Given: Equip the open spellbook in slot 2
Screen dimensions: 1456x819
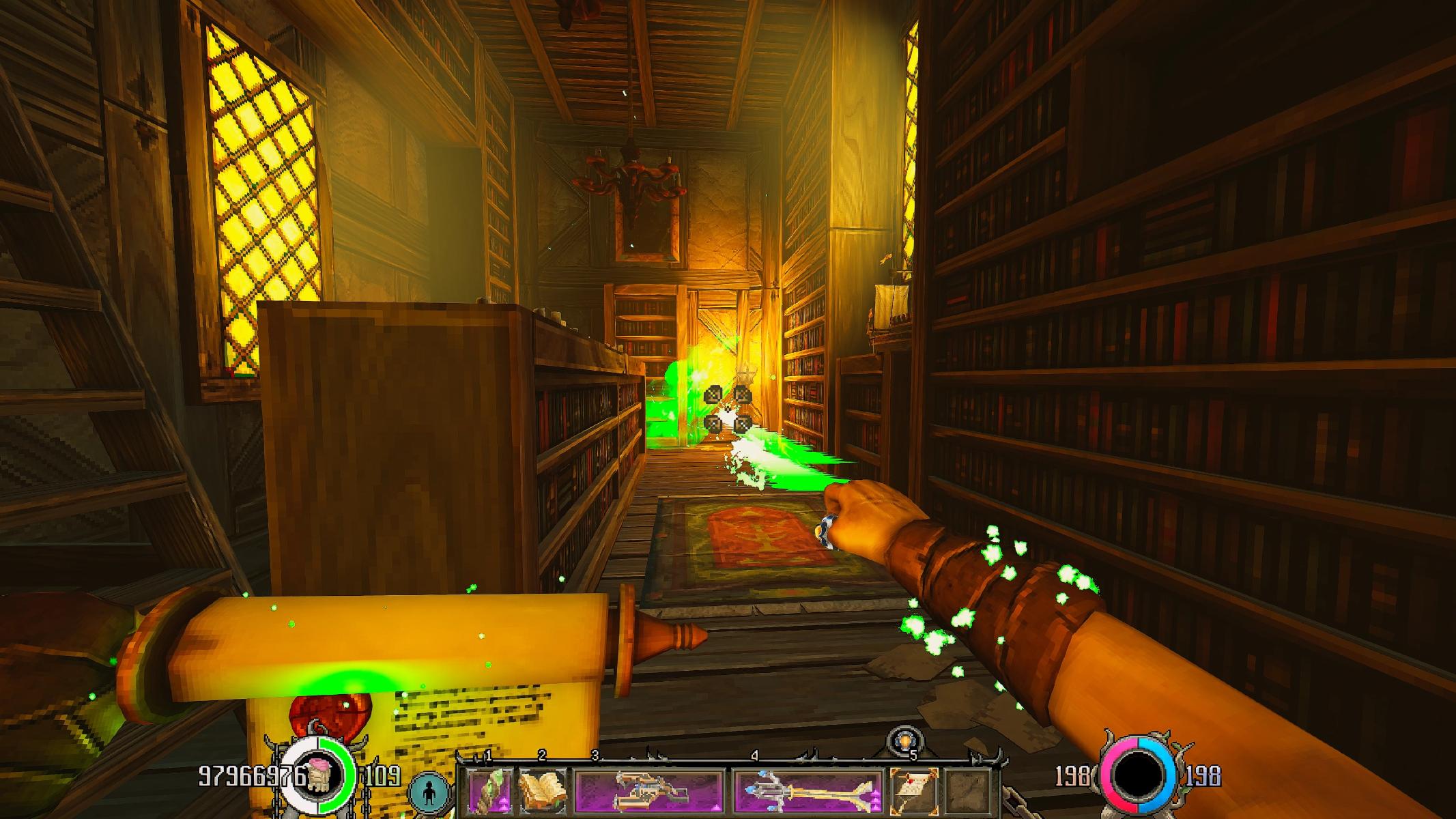Looking at the screenshot, I should 543,790.
